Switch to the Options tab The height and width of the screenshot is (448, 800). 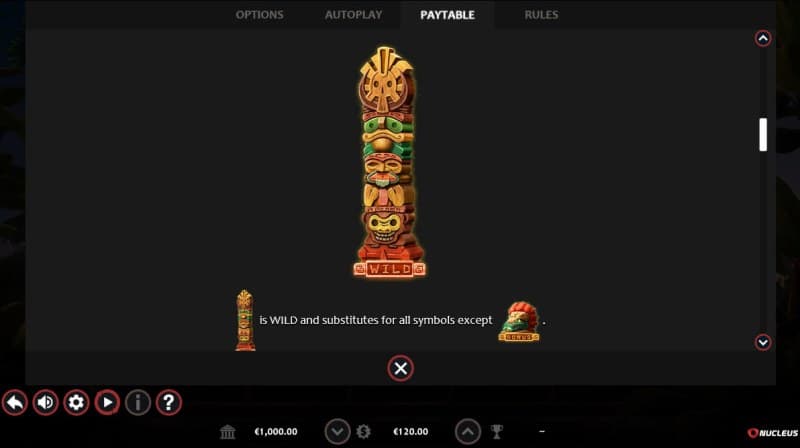[259, 15]
